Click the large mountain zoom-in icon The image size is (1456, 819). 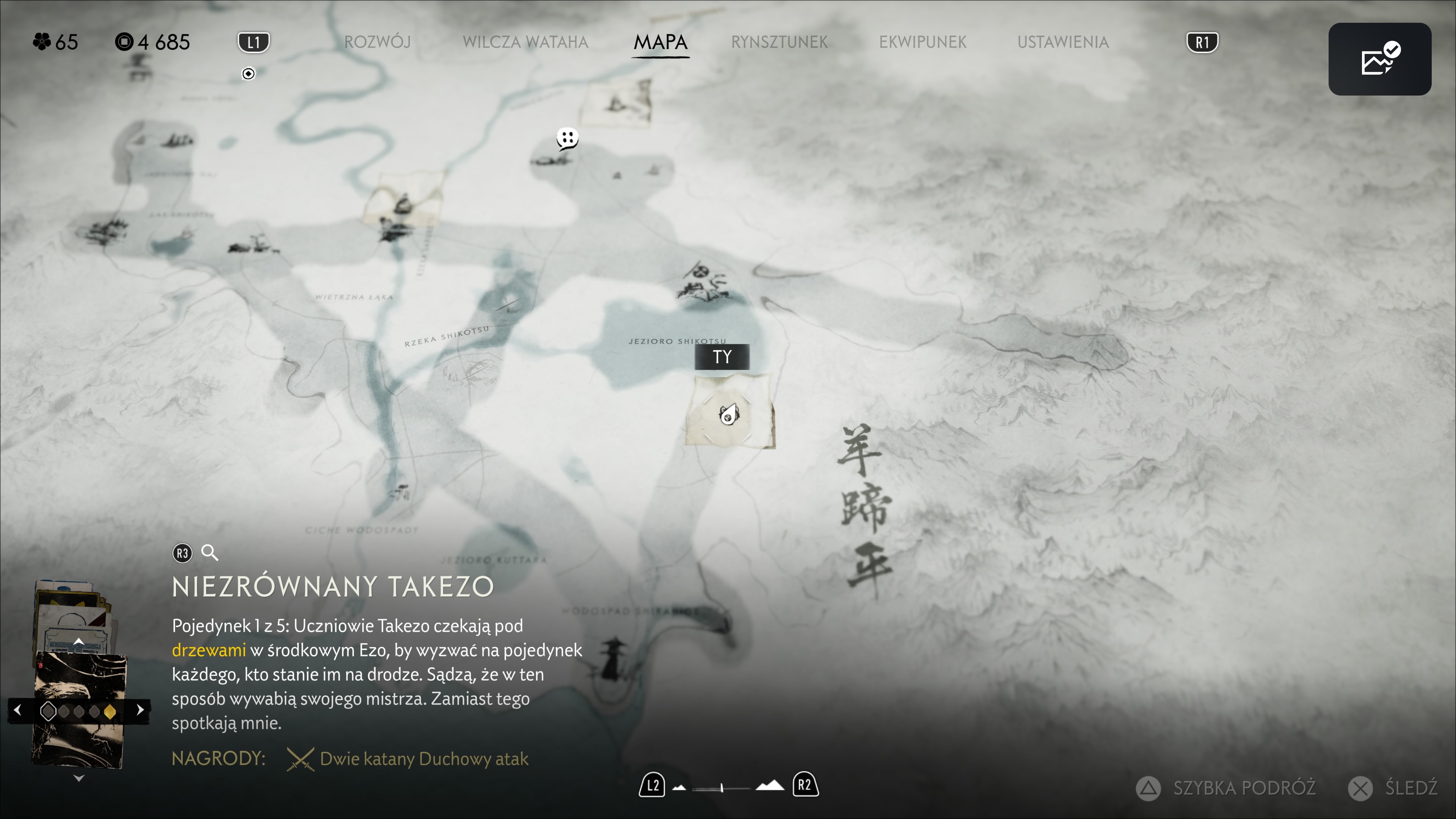[x=770, y=786]
